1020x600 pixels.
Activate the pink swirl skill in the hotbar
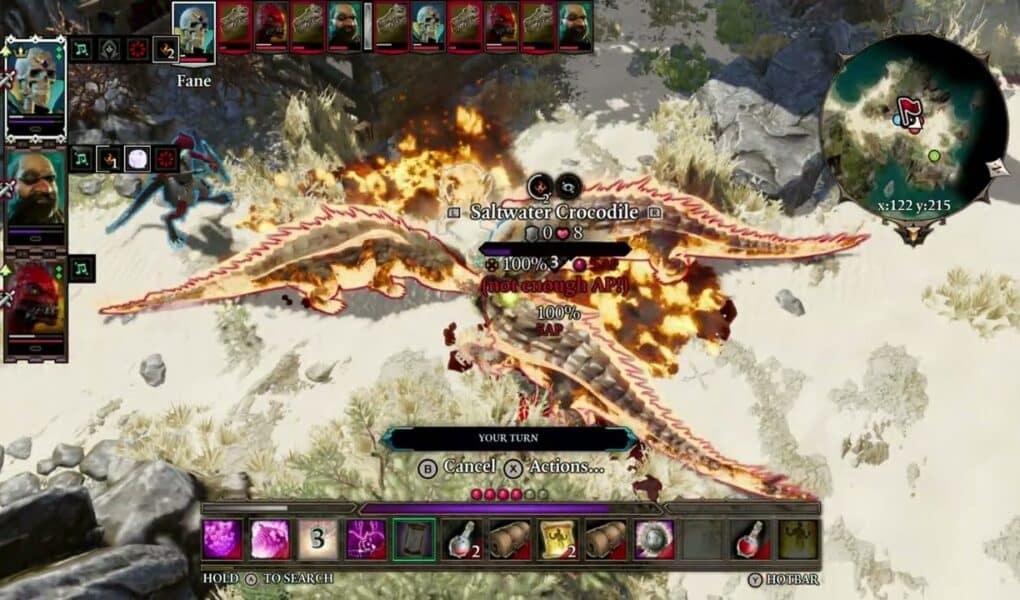click(x=270, y=539)
